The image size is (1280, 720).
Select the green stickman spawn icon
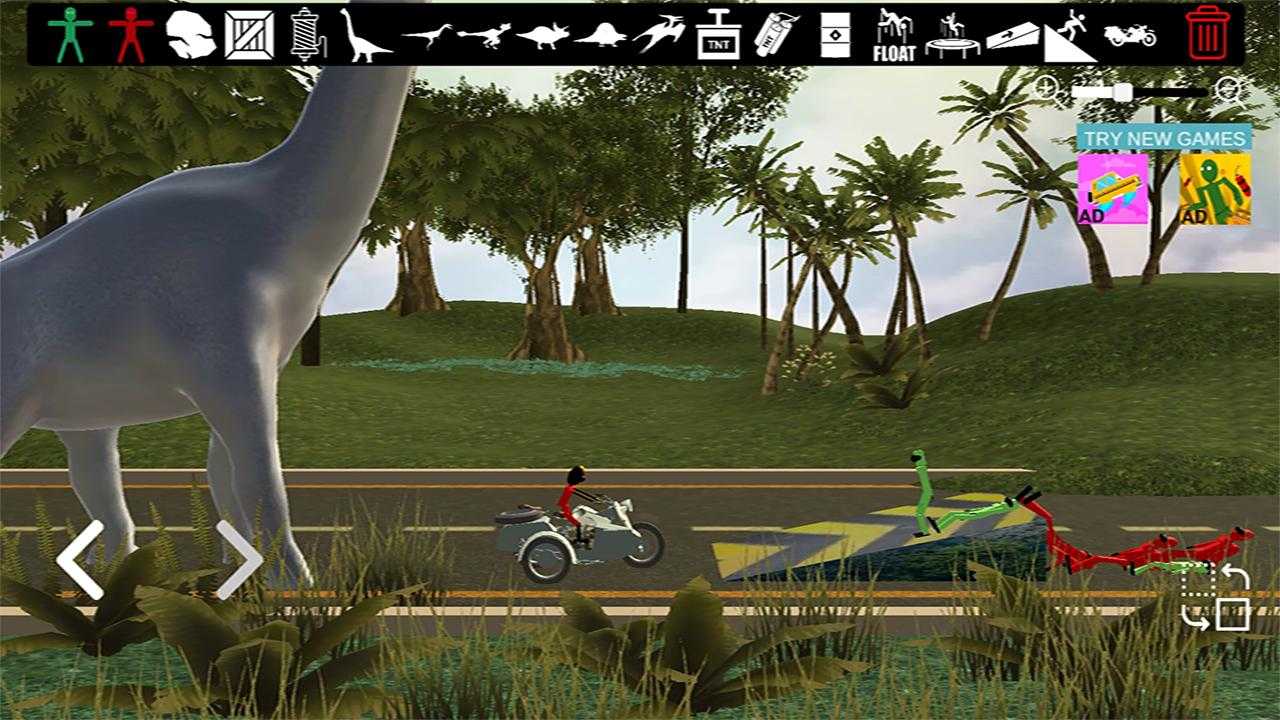click(x=70, y=34)
